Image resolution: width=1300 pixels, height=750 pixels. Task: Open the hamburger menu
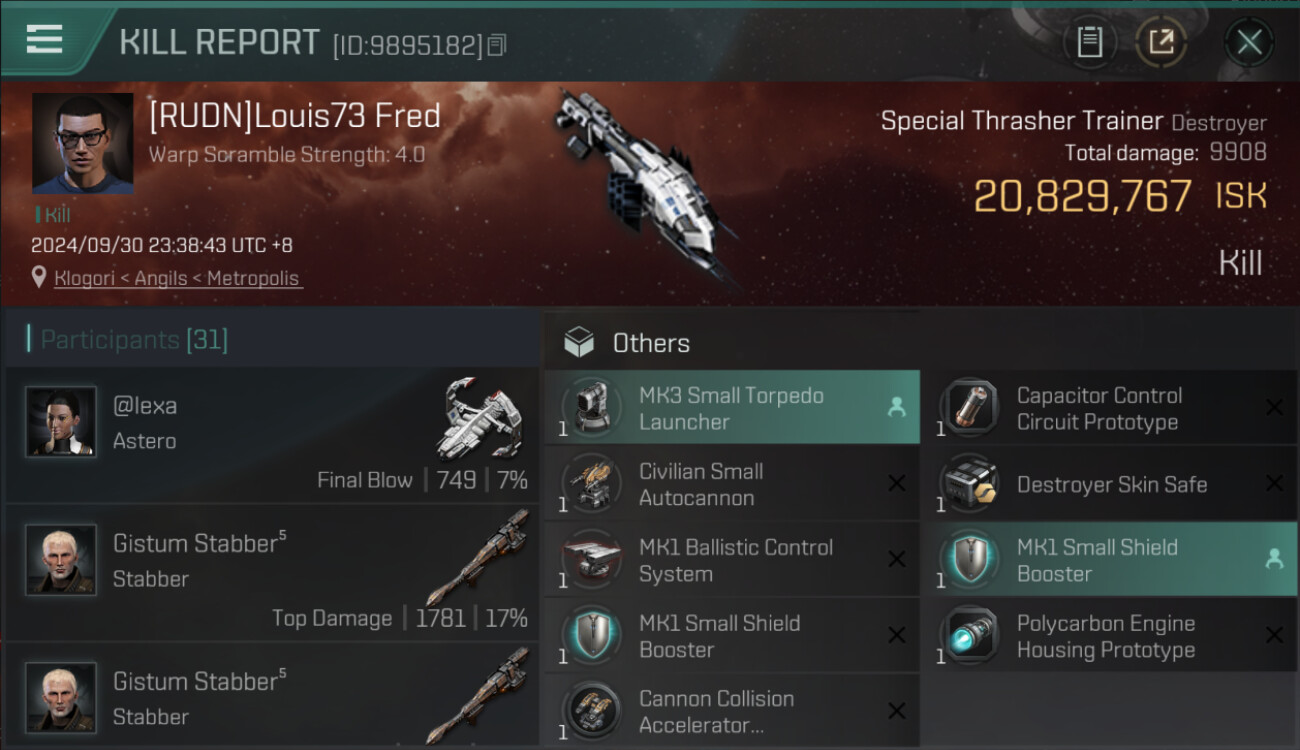(45, 40)
